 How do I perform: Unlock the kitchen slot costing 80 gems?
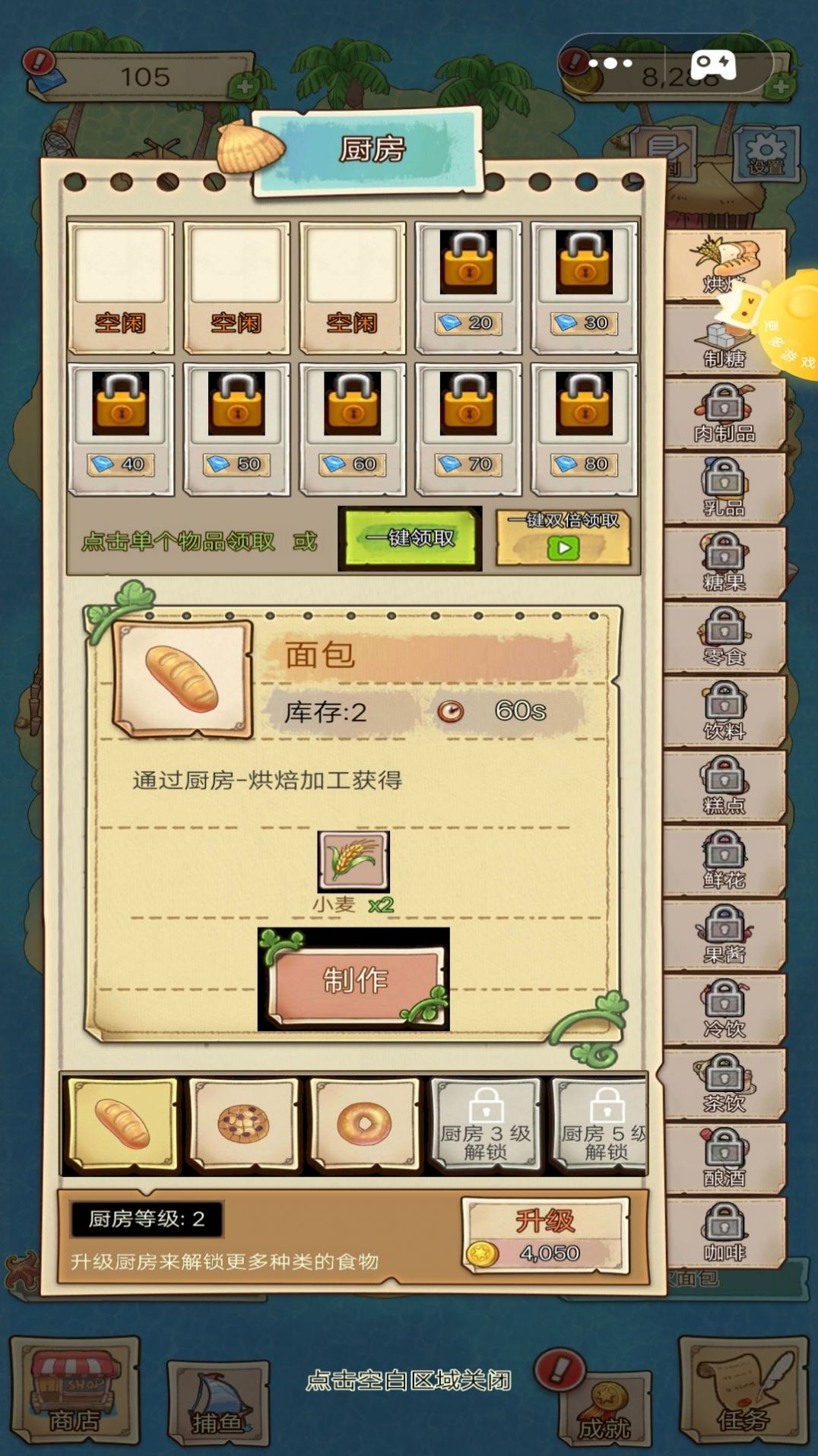click(584, 429)
